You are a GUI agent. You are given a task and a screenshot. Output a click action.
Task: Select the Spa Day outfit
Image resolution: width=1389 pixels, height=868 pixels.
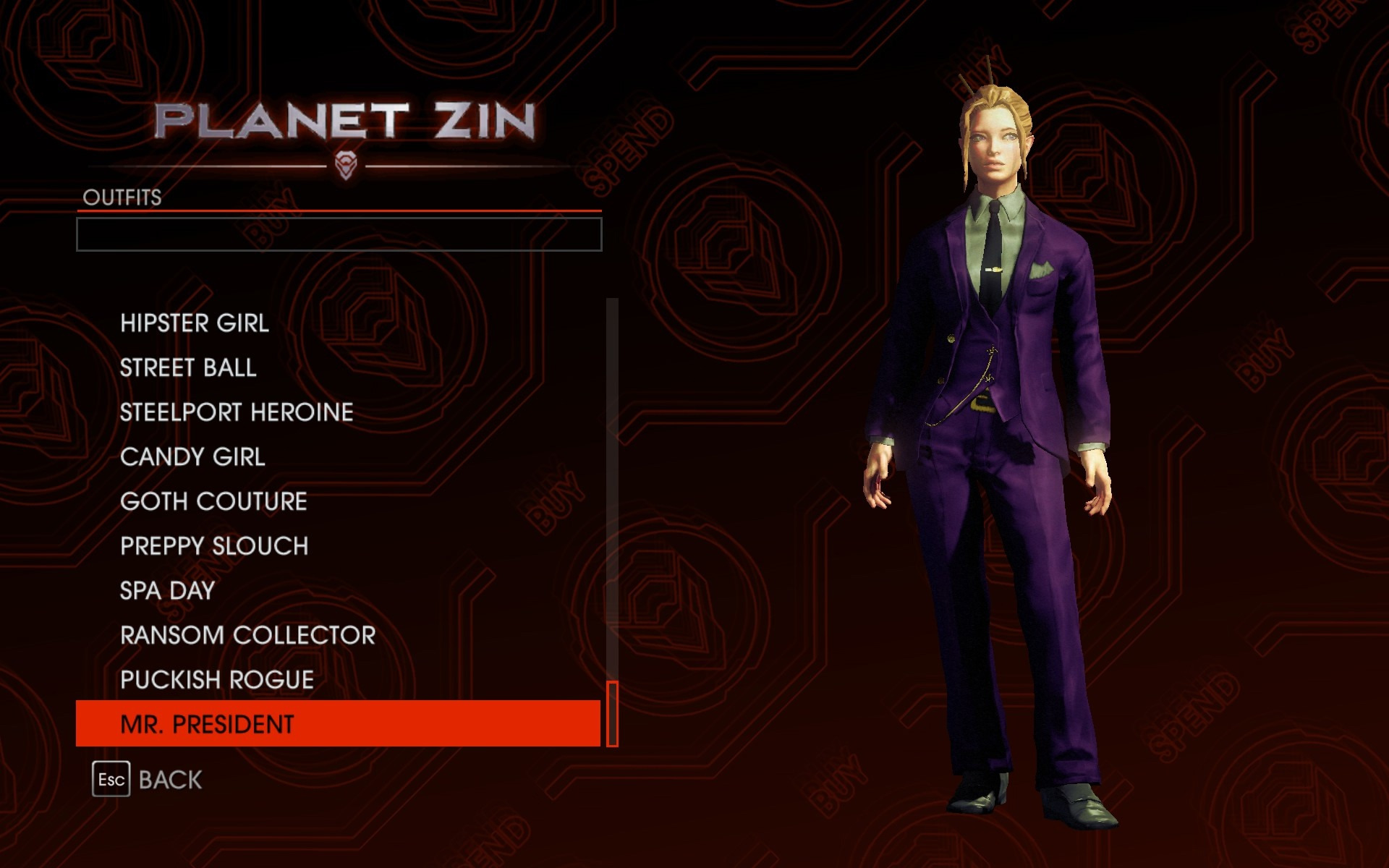167,591
